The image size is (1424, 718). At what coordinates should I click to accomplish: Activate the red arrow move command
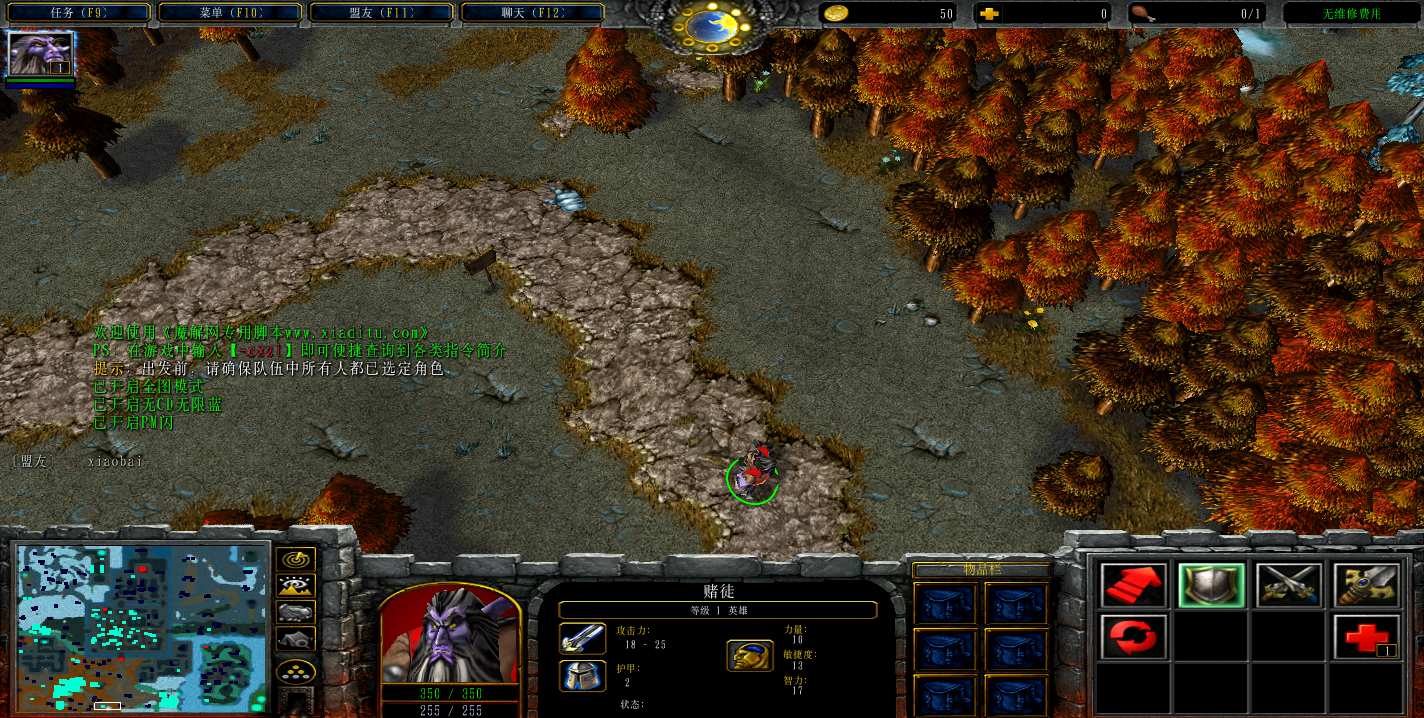(x=1133, y=586)
